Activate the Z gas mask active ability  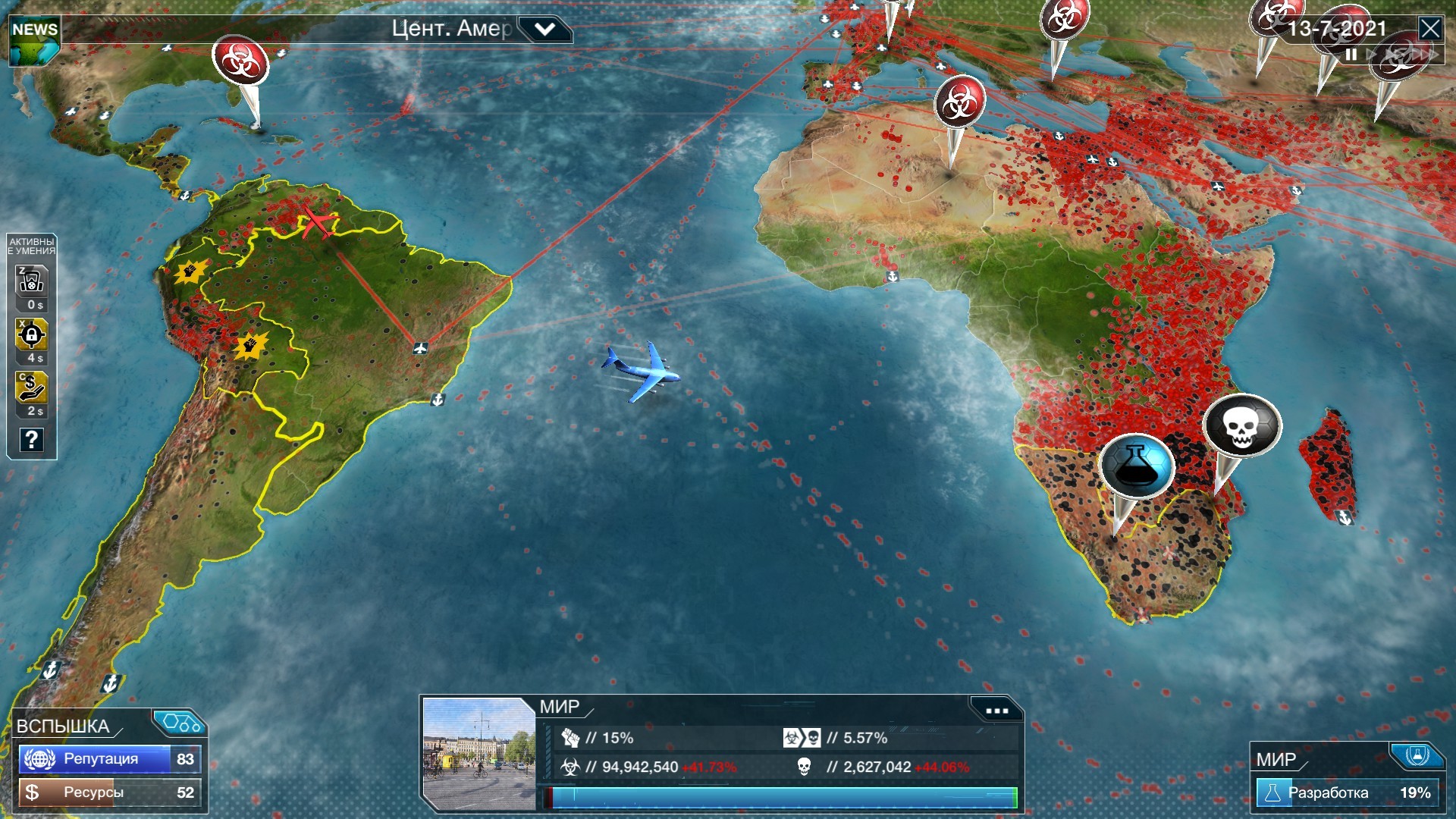pos(30,281)
